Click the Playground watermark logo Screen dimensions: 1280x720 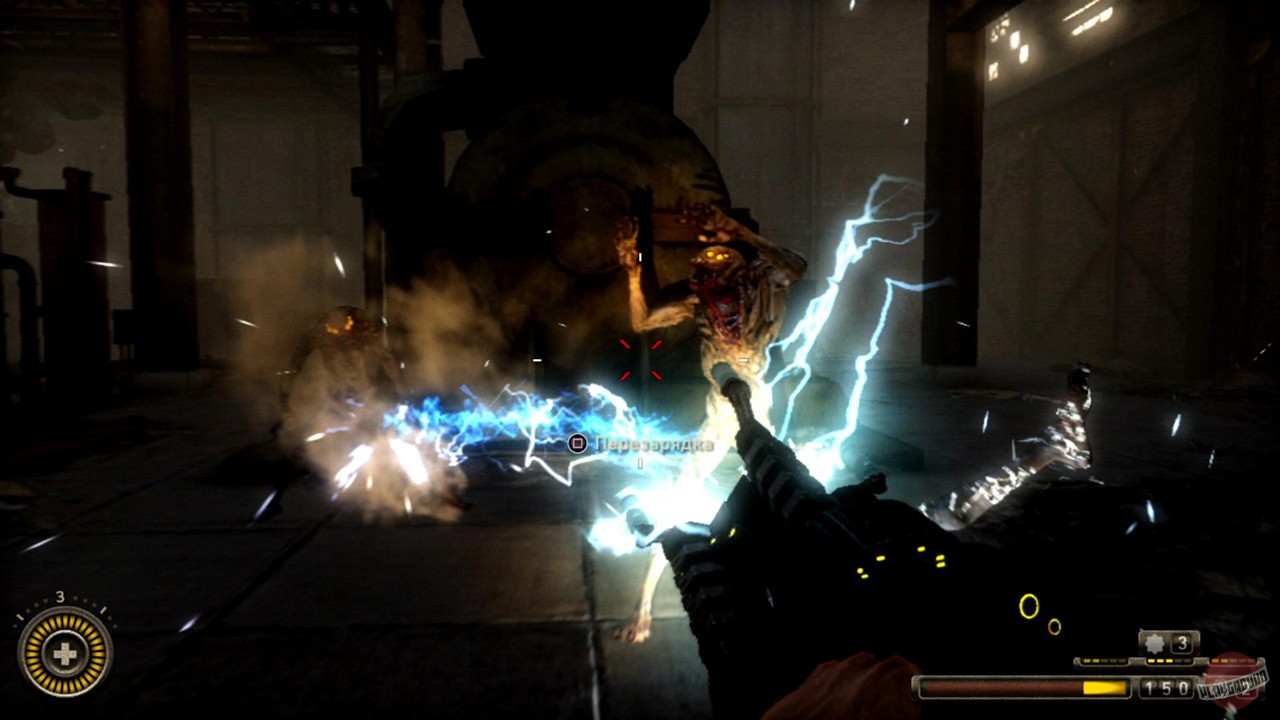1232,686
